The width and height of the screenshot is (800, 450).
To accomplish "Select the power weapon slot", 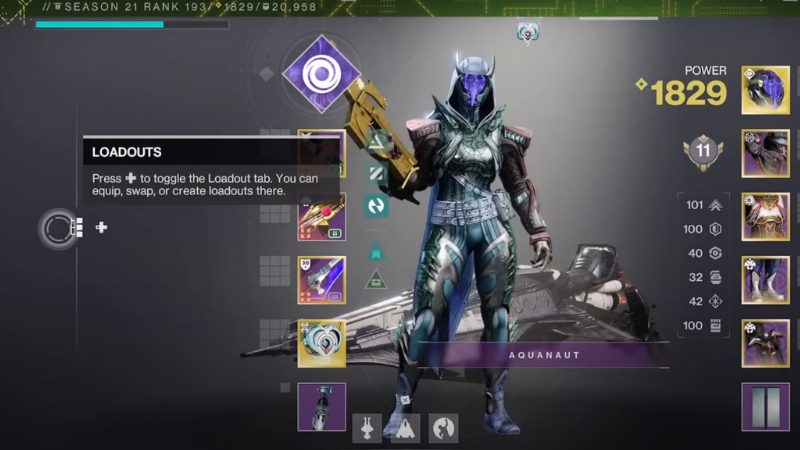I will [x=321, y=280].
